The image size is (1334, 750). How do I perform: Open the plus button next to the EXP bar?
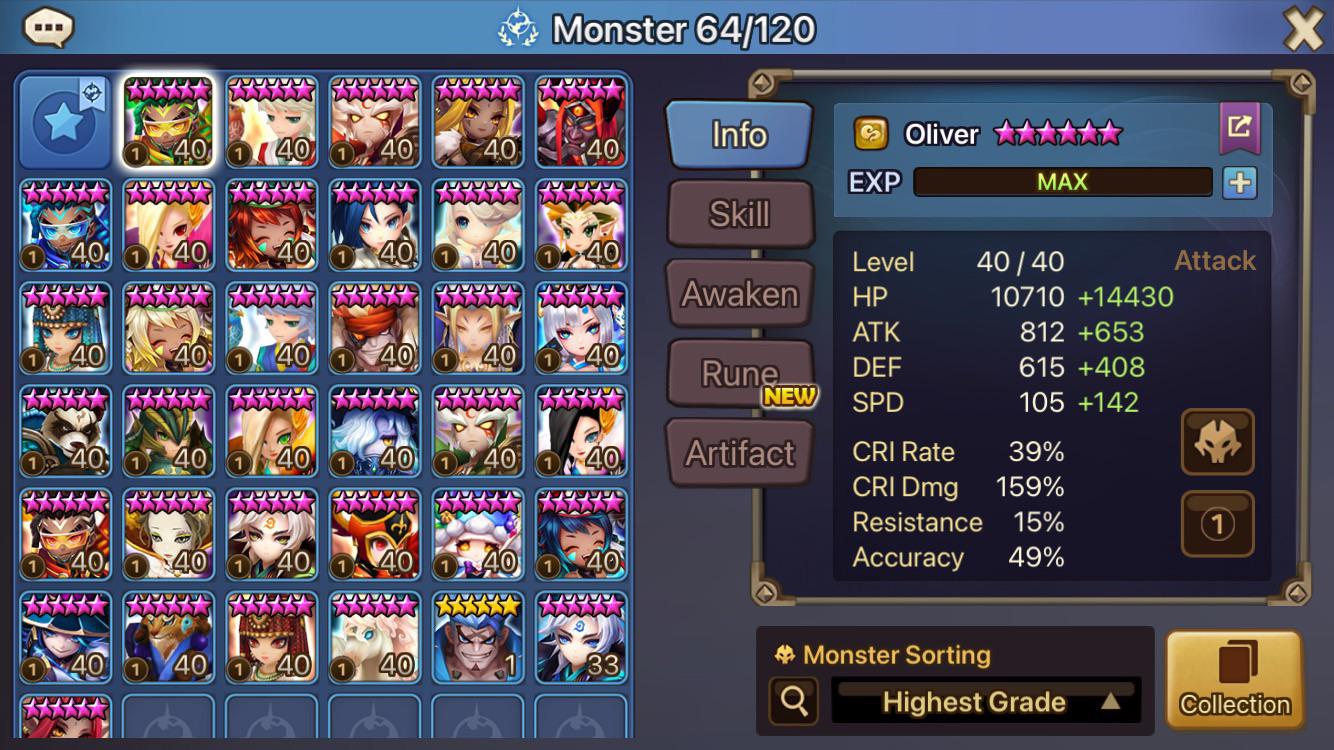pyautogui.click(x=1240, y=182)
